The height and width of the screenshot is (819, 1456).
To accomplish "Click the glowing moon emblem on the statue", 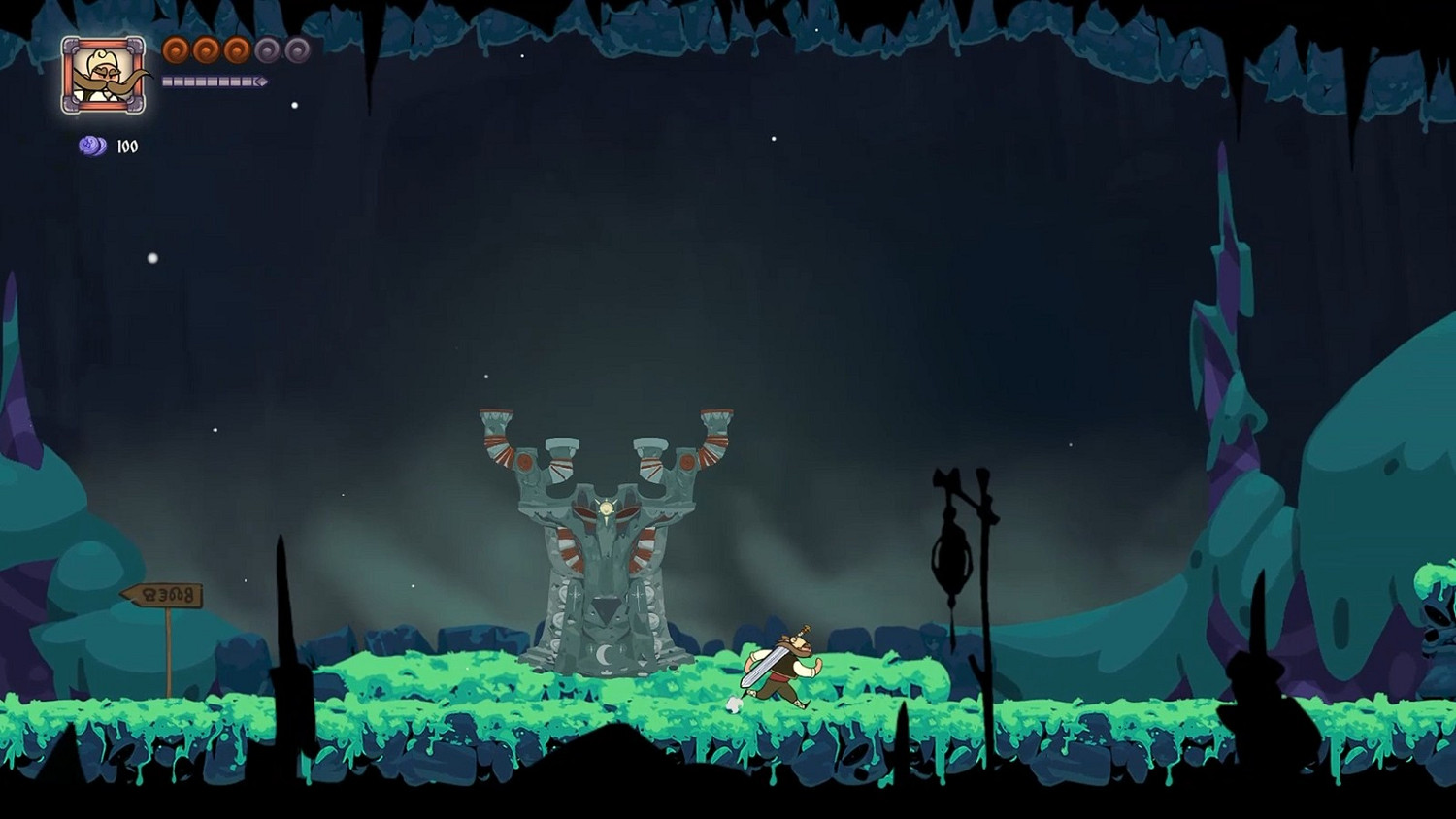I will 606,506.
